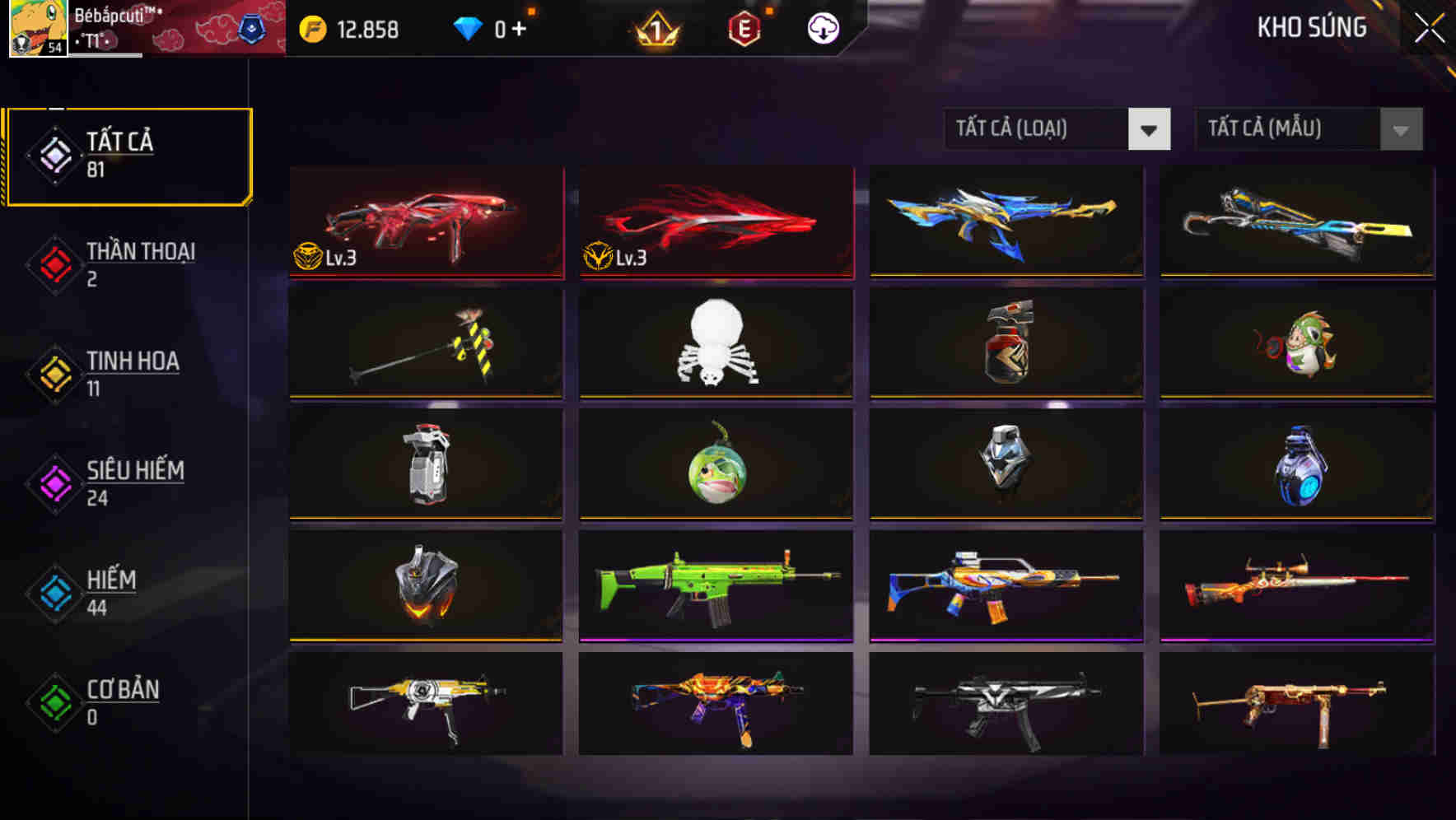1456x820 pixels.
Task: Open the TẤT CẢ (LOẠI) dropdown
Action: [x=1036, y=129]
